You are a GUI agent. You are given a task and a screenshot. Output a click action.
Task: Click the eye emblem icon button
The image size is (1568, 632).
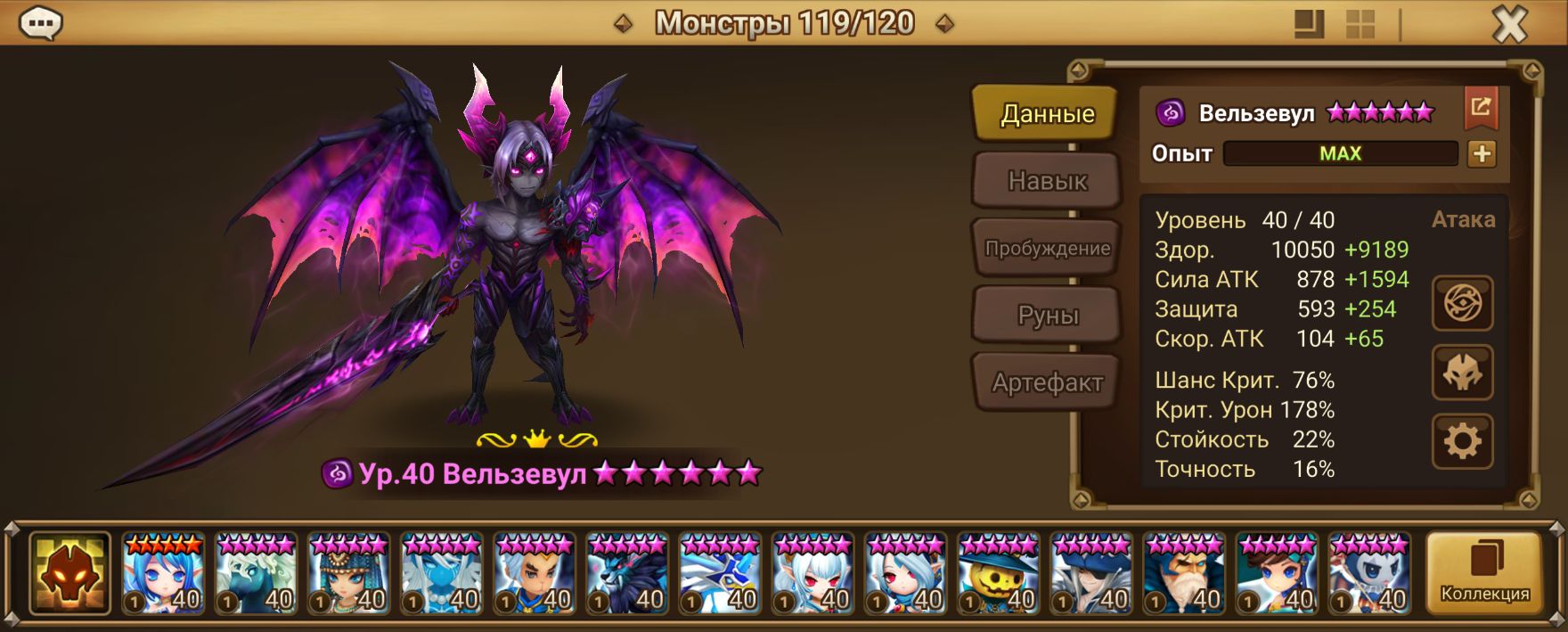click(x=1462, y=304)
